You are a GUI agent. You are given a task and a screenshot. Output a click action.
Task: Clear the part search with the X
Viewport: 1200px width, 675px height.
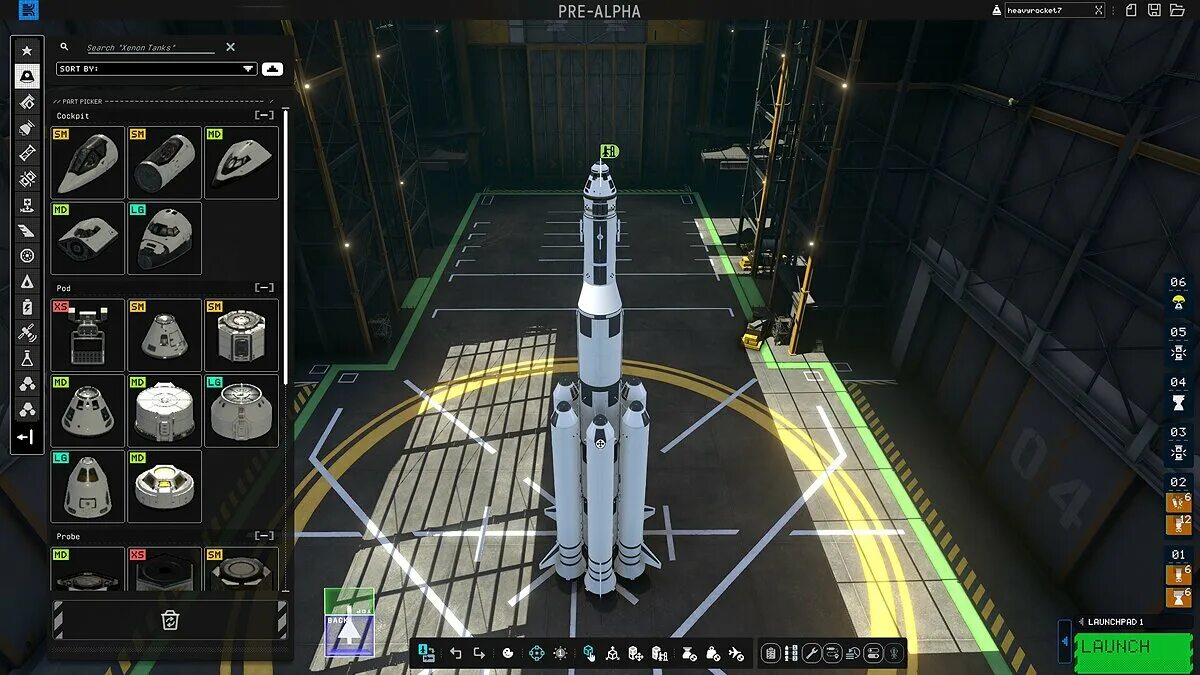click(x=230, y=47)
